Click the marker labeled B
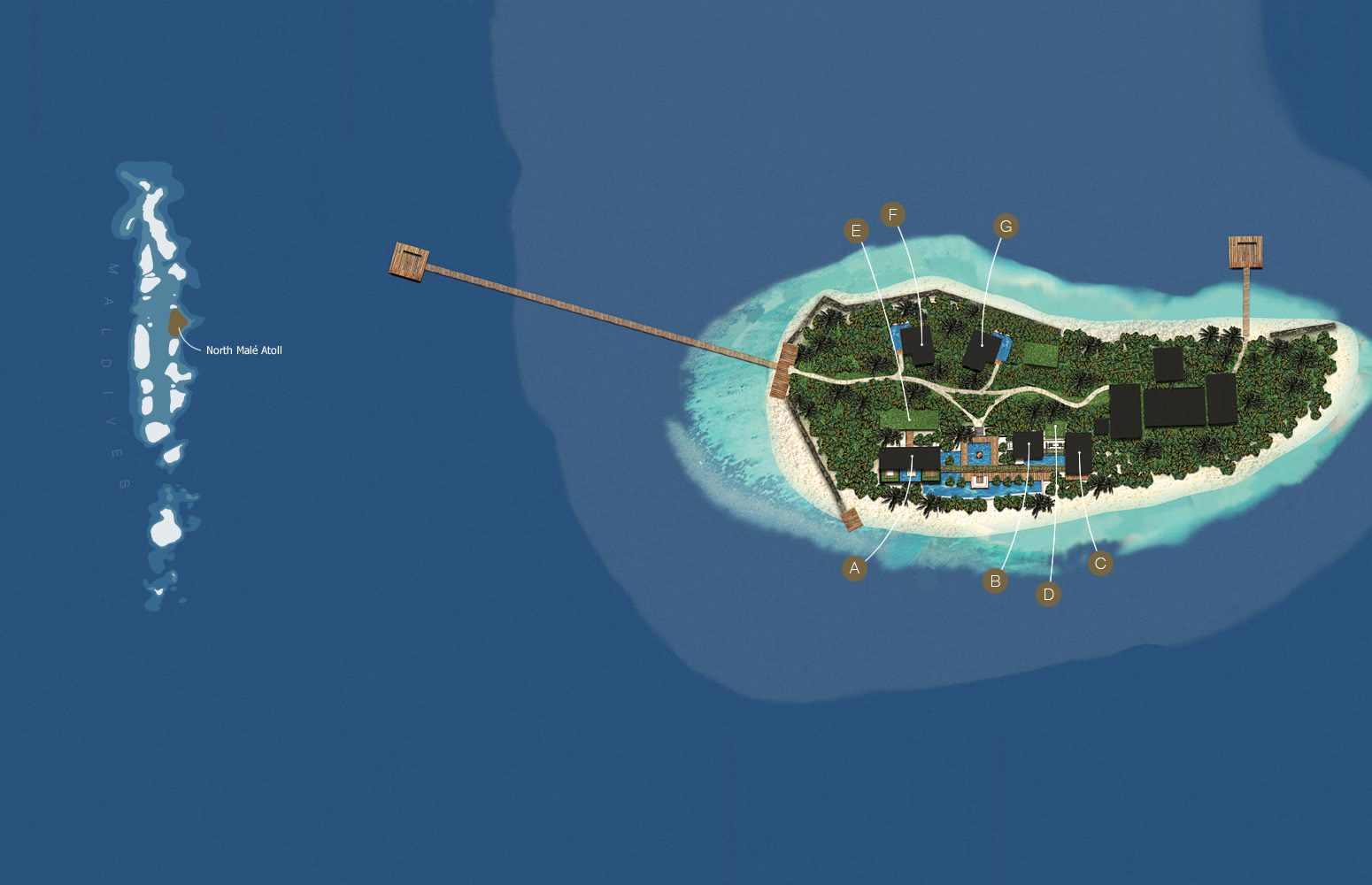 pyautogui.click(x=995, y=581)
